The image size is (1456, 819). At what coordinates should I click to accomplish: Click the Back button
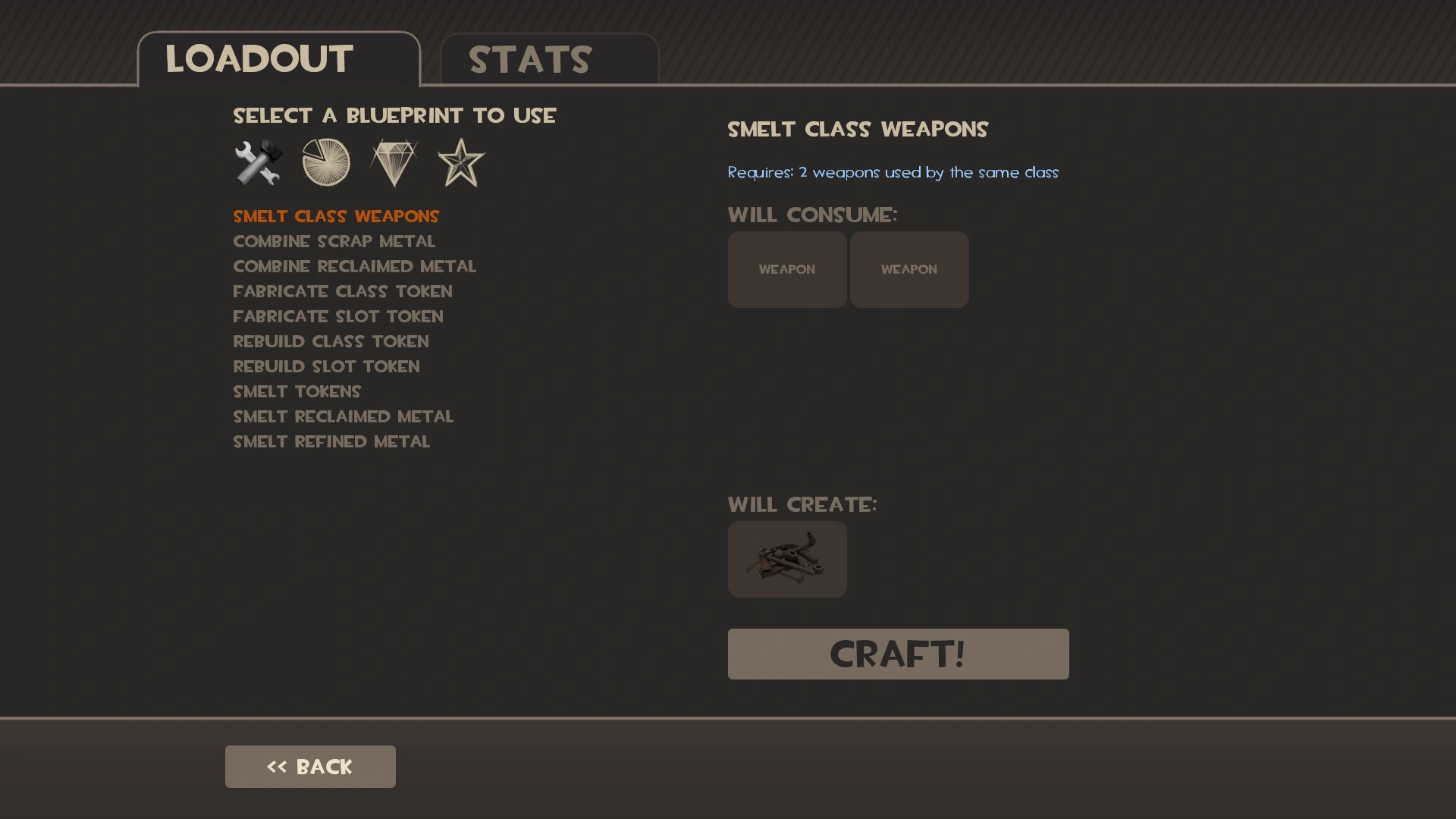(309, 766)
